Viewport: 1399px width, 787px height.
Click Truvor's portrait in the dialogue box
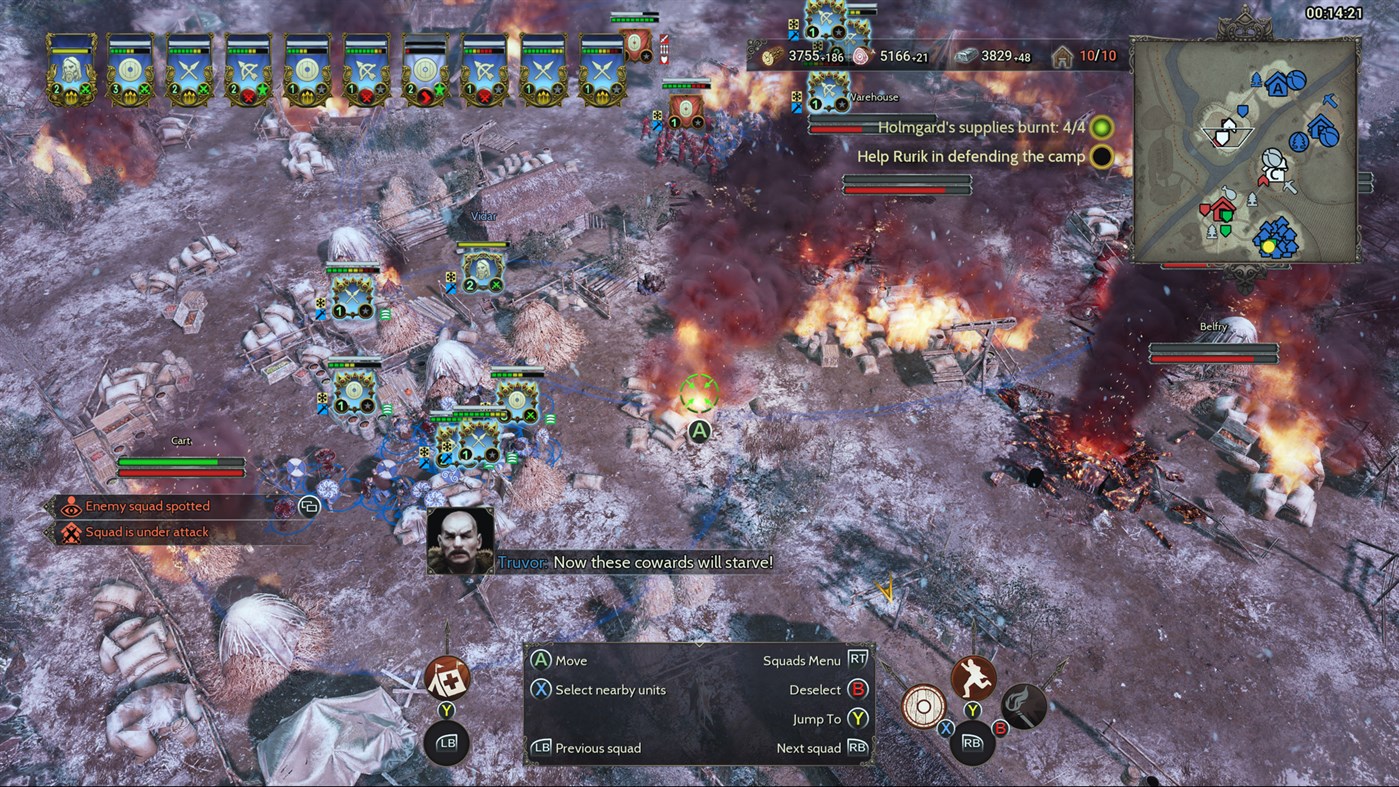pyautogui.click(x=460, y=540)
